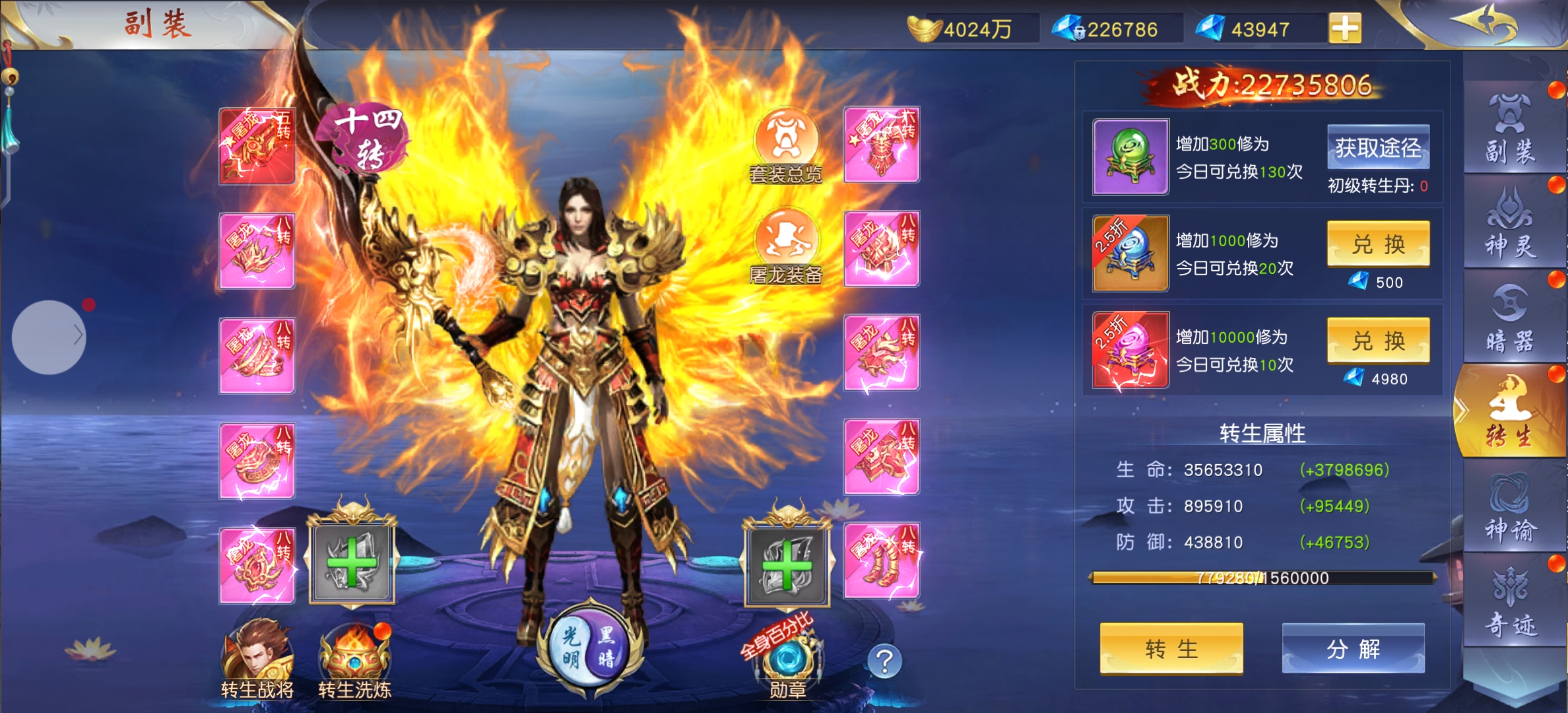Open the 暗器 side tab
The image size is (1568, 713).
coord(1510,320)
